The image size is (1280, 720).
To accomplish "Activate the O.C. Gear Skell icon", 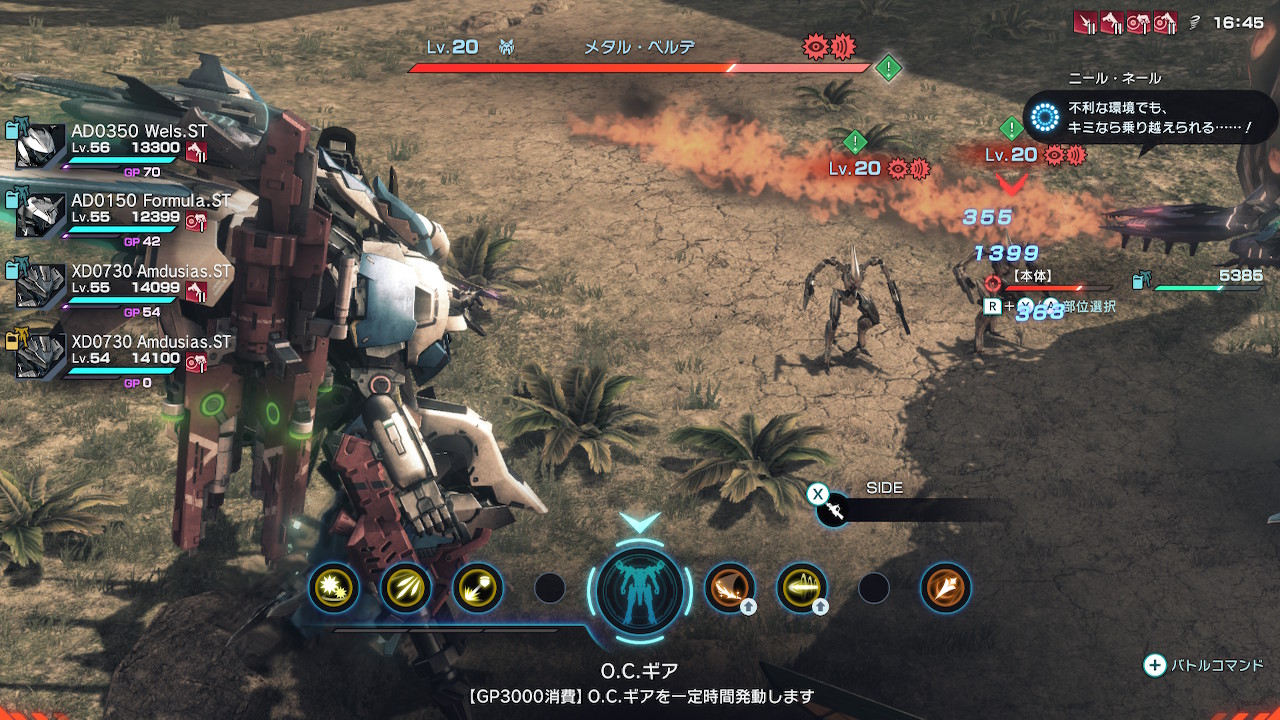I will [639, 589].
